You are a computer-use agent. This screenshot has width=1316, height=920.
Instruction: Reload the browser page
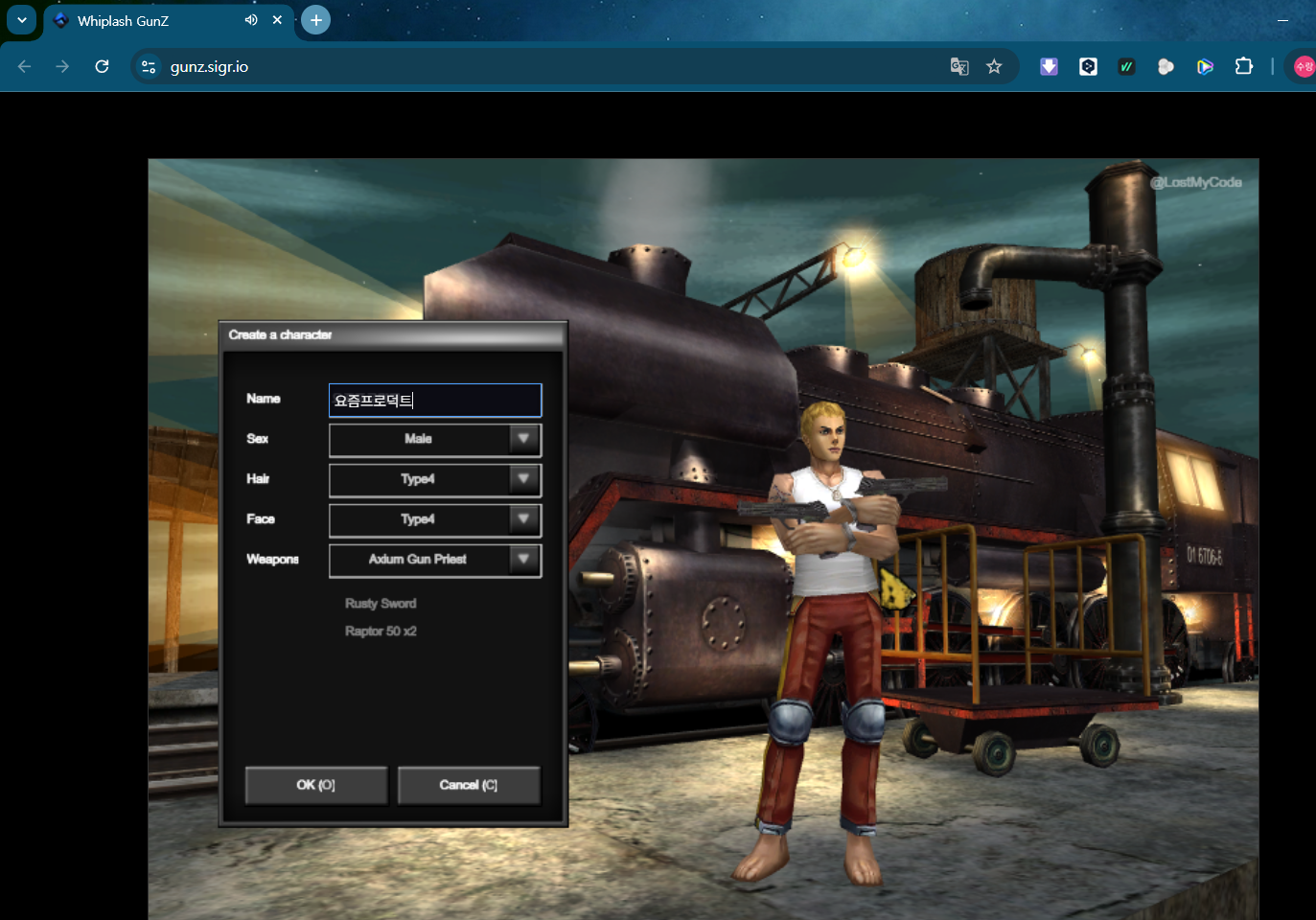pyautogui.click(x=102, y=67)
